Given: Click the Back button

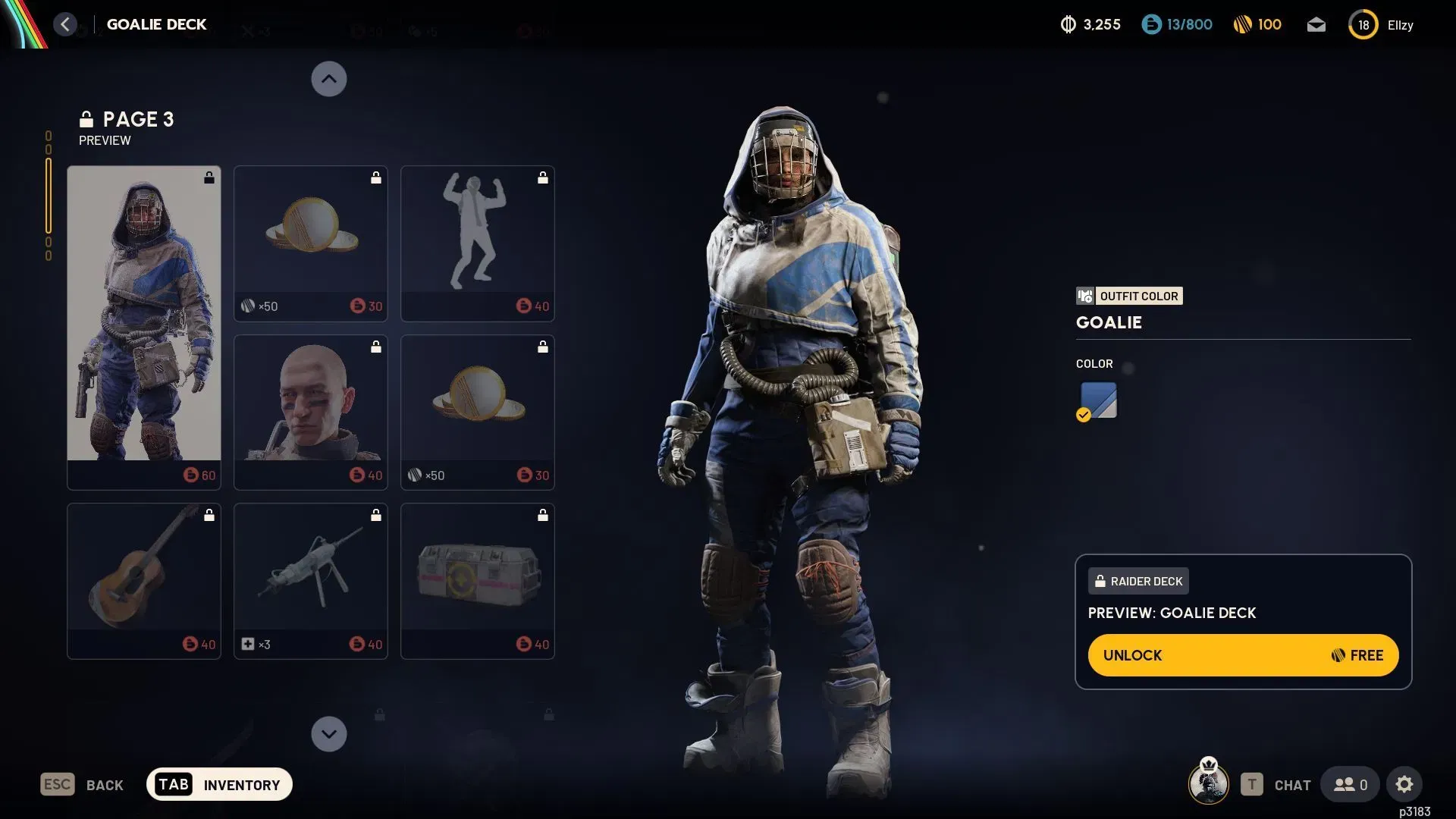Looking at the screenshot, I should [x=82, y=784].
